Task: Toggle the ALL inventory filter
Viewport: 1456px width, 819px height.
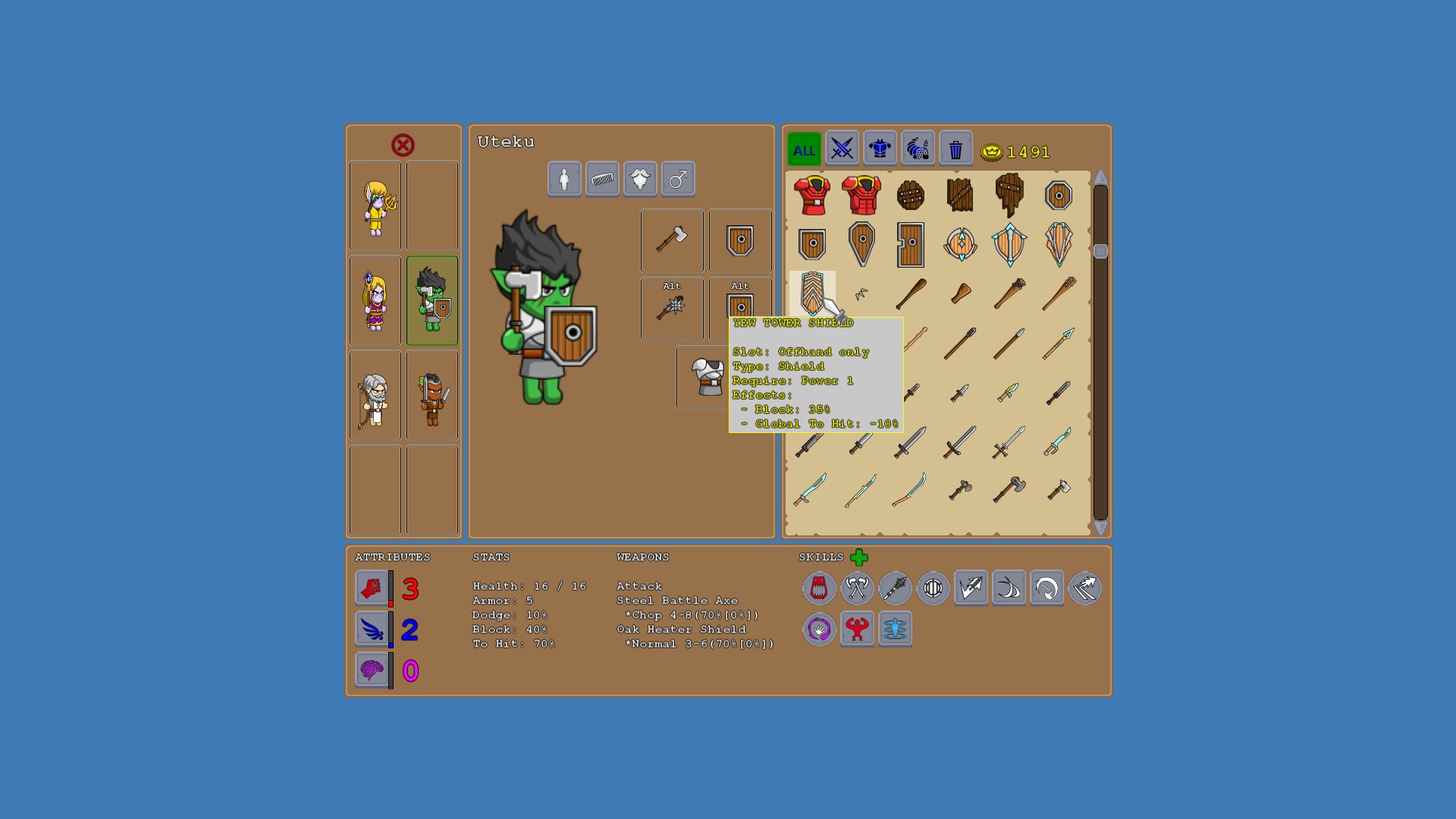Action: pyautogui.click(x=803, y=150)
